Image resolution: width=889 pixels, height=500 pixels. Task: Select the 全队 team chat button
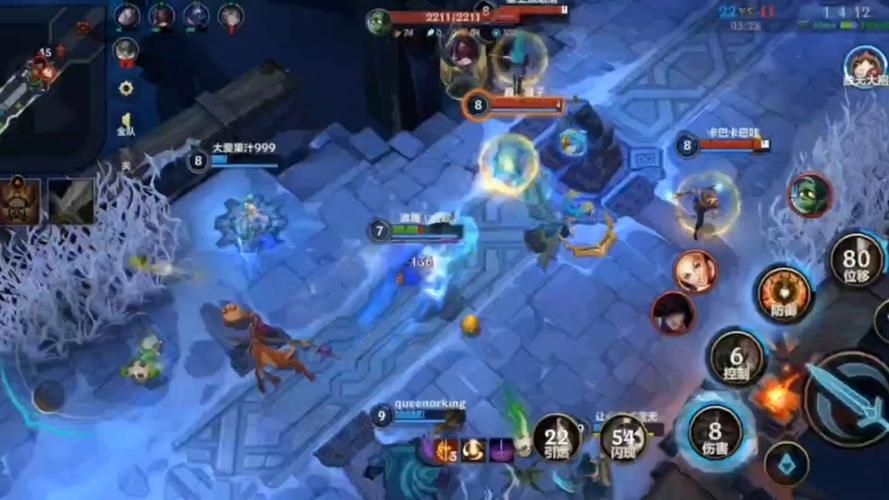point(126,124)
